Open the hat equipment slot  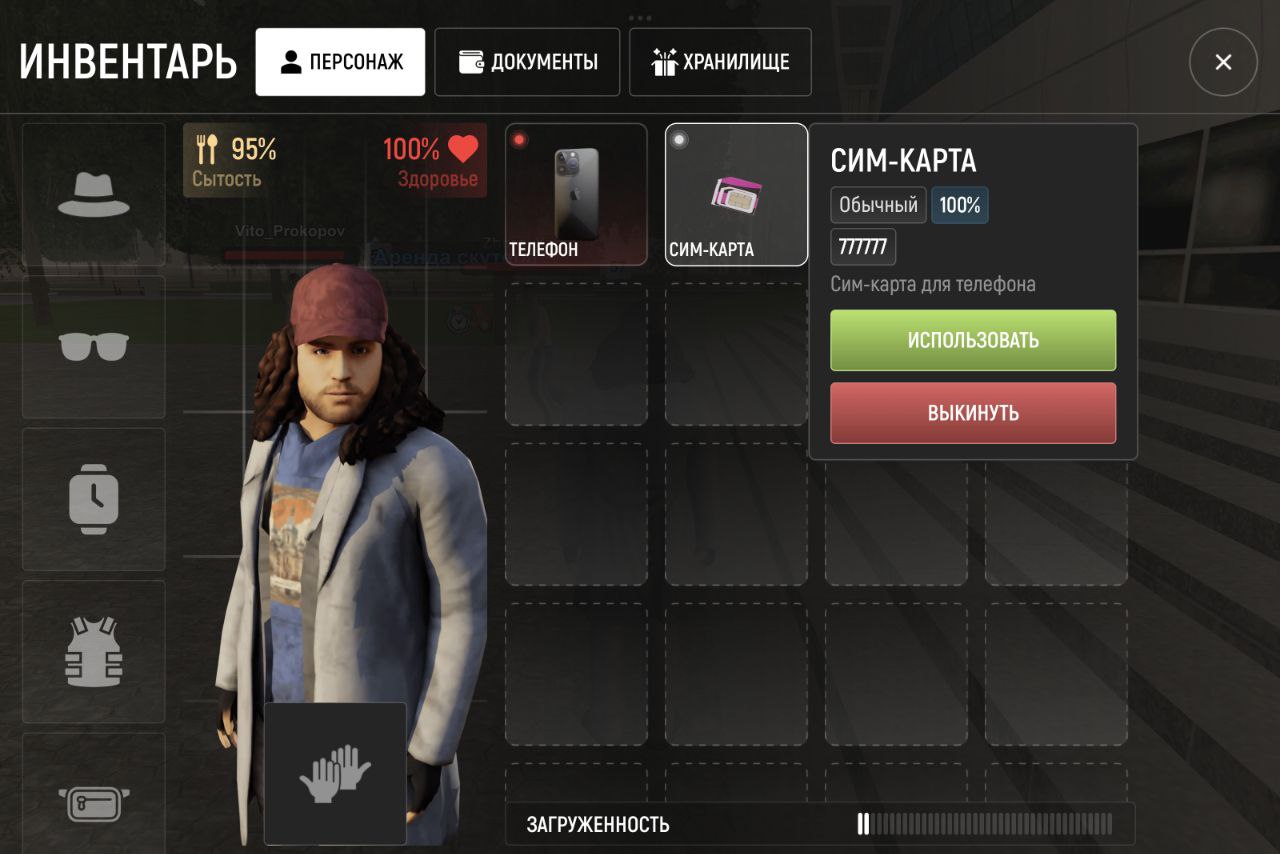[94, 195]
